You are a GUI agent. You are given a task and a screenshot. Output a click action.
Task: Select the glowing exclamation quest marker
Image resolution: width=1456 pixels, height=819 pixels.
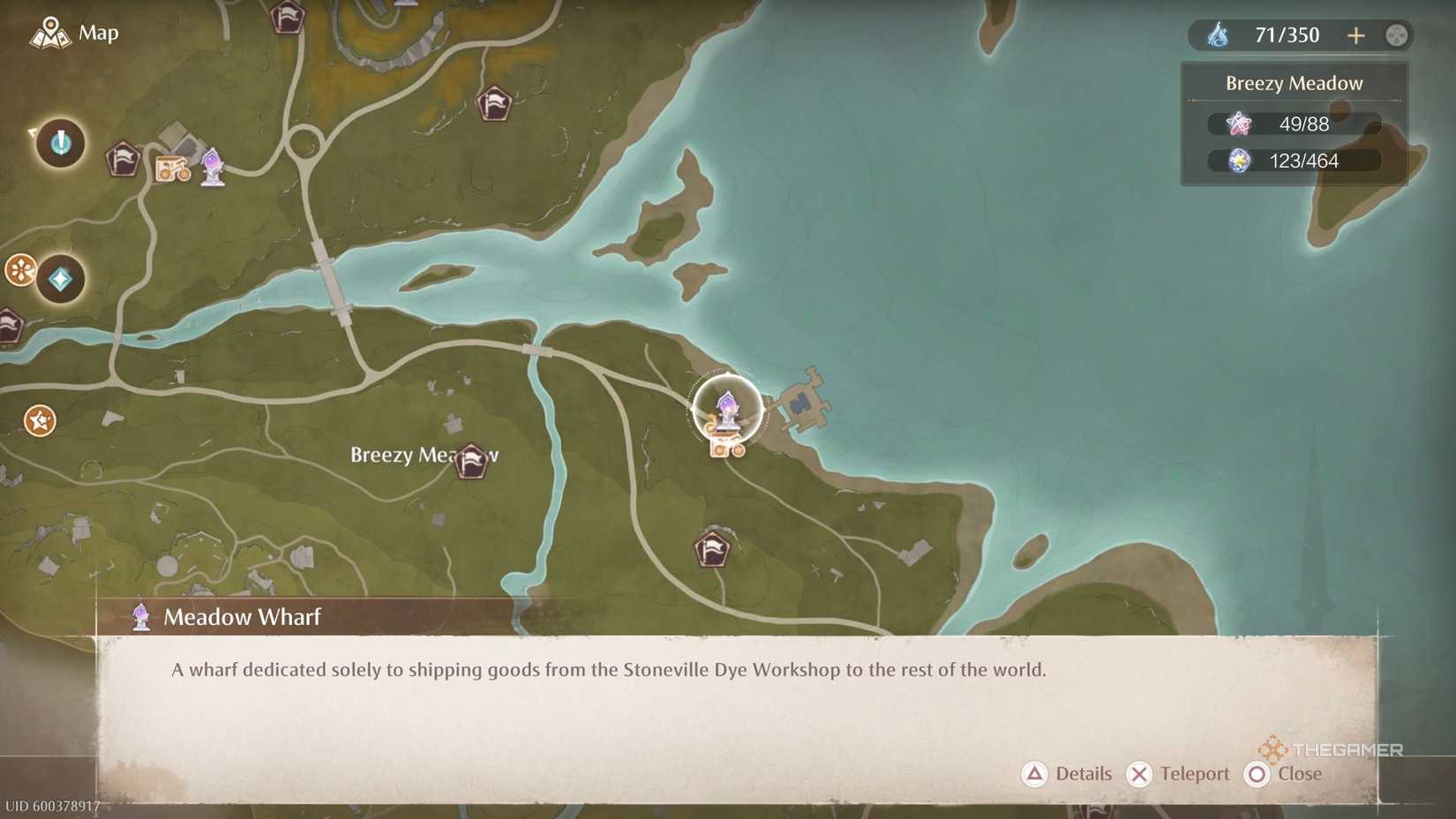tap(58, 143)
